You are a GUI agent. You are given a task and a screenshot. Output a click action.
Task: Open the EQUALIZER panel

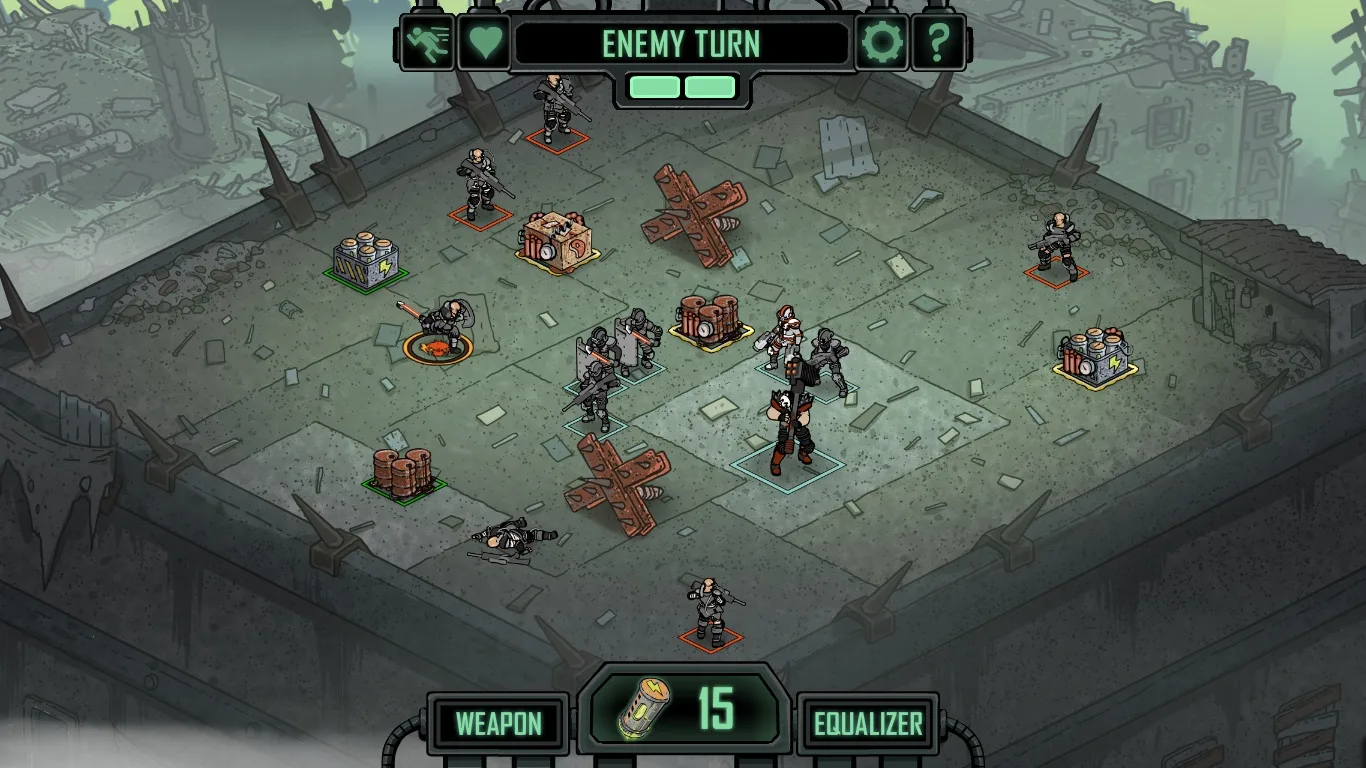[866, 722]
